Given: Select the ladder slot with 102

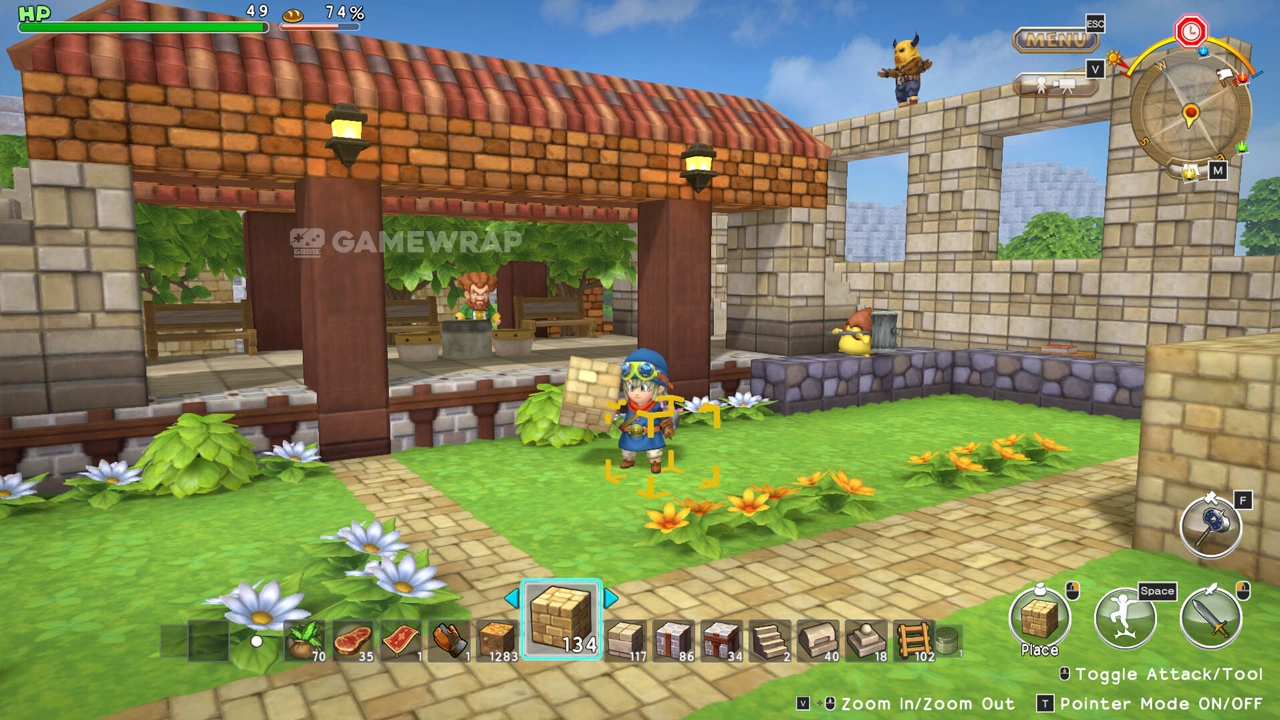Looking at the screenshot, I should [x=913, y=640].
